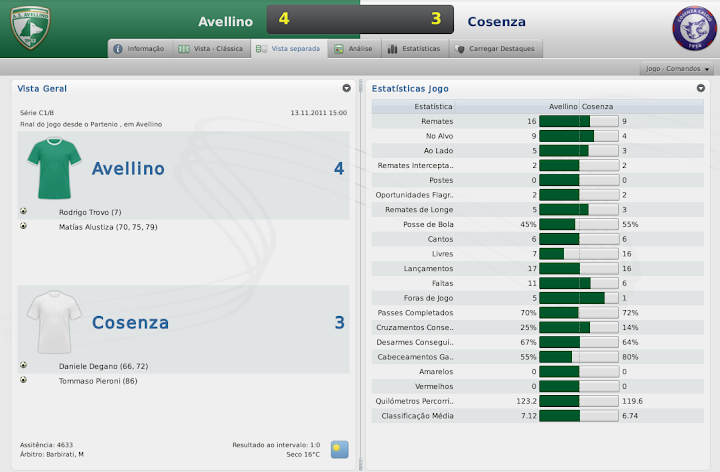This screenshot has width=720, height=472.
Task: Click the sunny weather icon
Action: 340,449
